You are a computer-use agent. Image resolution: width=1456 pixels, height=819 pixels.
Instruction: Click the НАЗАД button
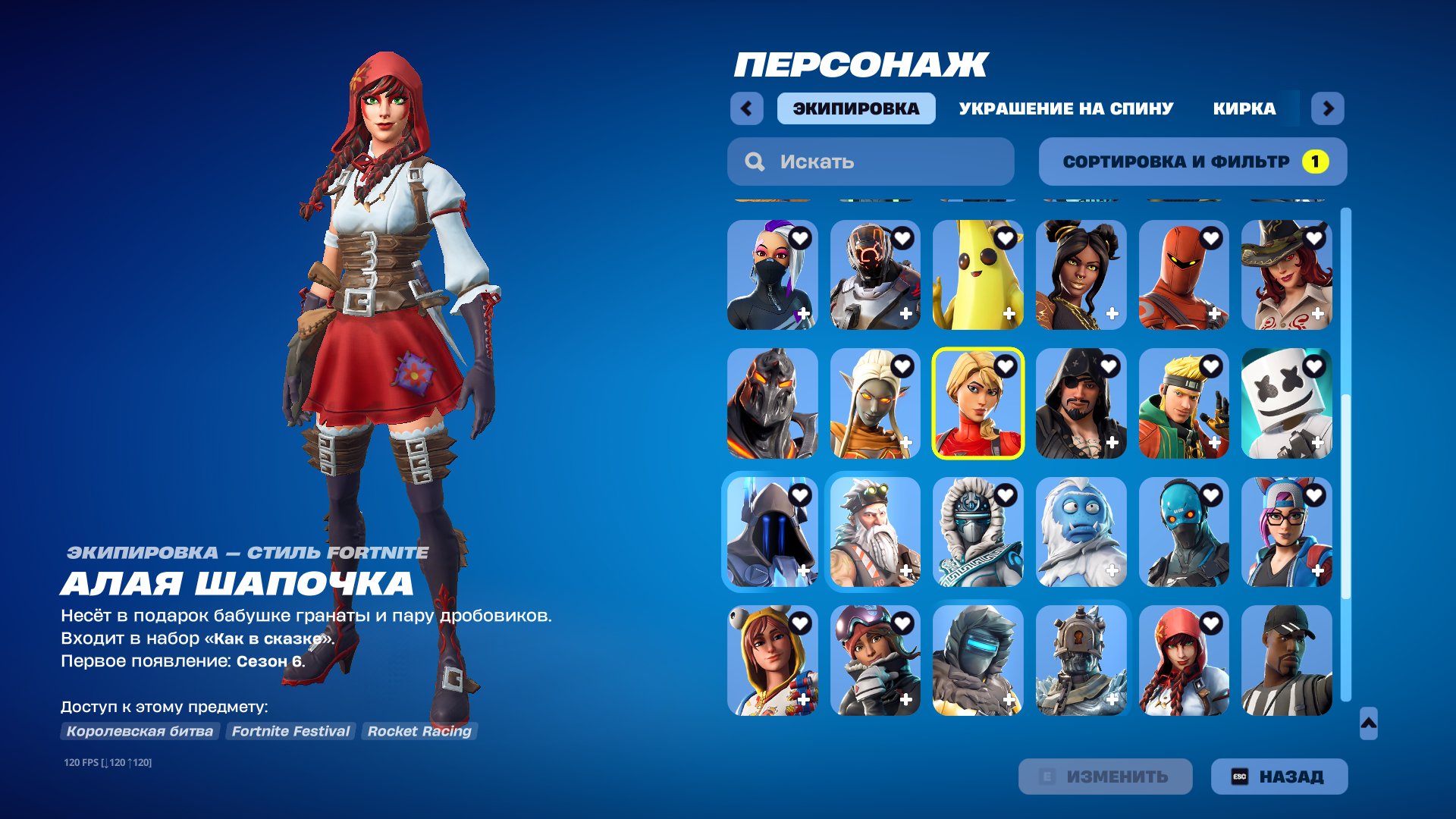click(1279, 776)
